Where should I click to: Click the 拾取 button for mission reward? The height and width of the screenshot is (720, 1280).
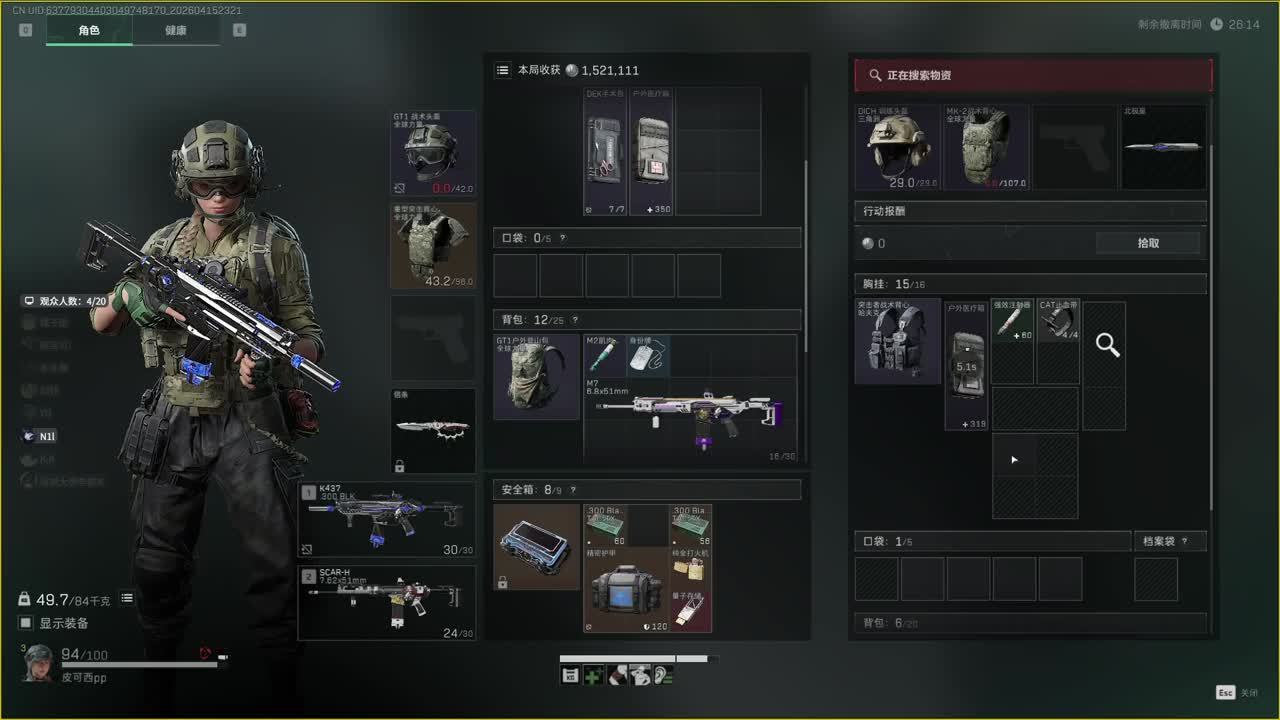click(1147, 243)
